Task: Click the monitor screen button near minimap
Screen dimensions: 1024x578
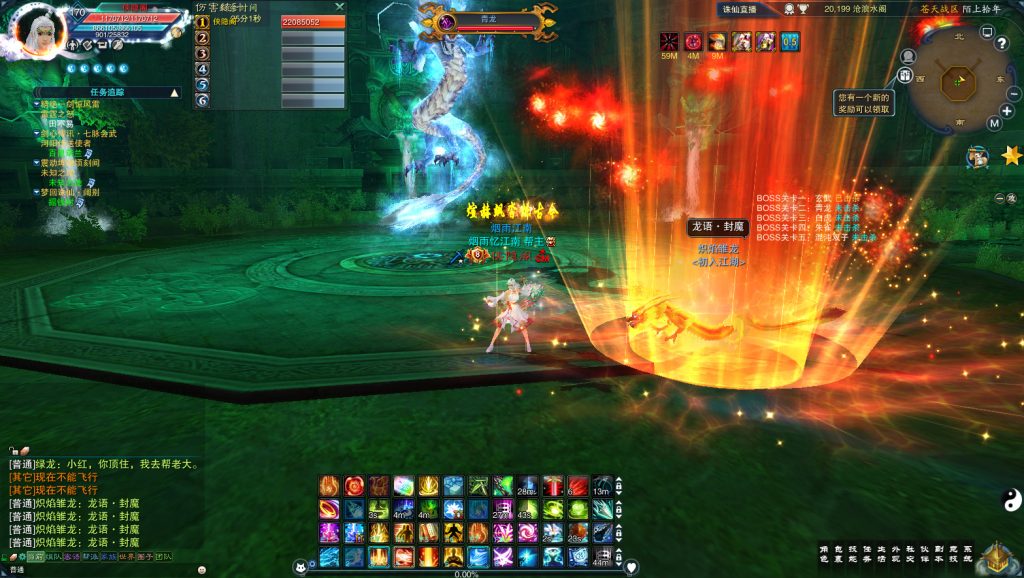Action: pos(987,32)
